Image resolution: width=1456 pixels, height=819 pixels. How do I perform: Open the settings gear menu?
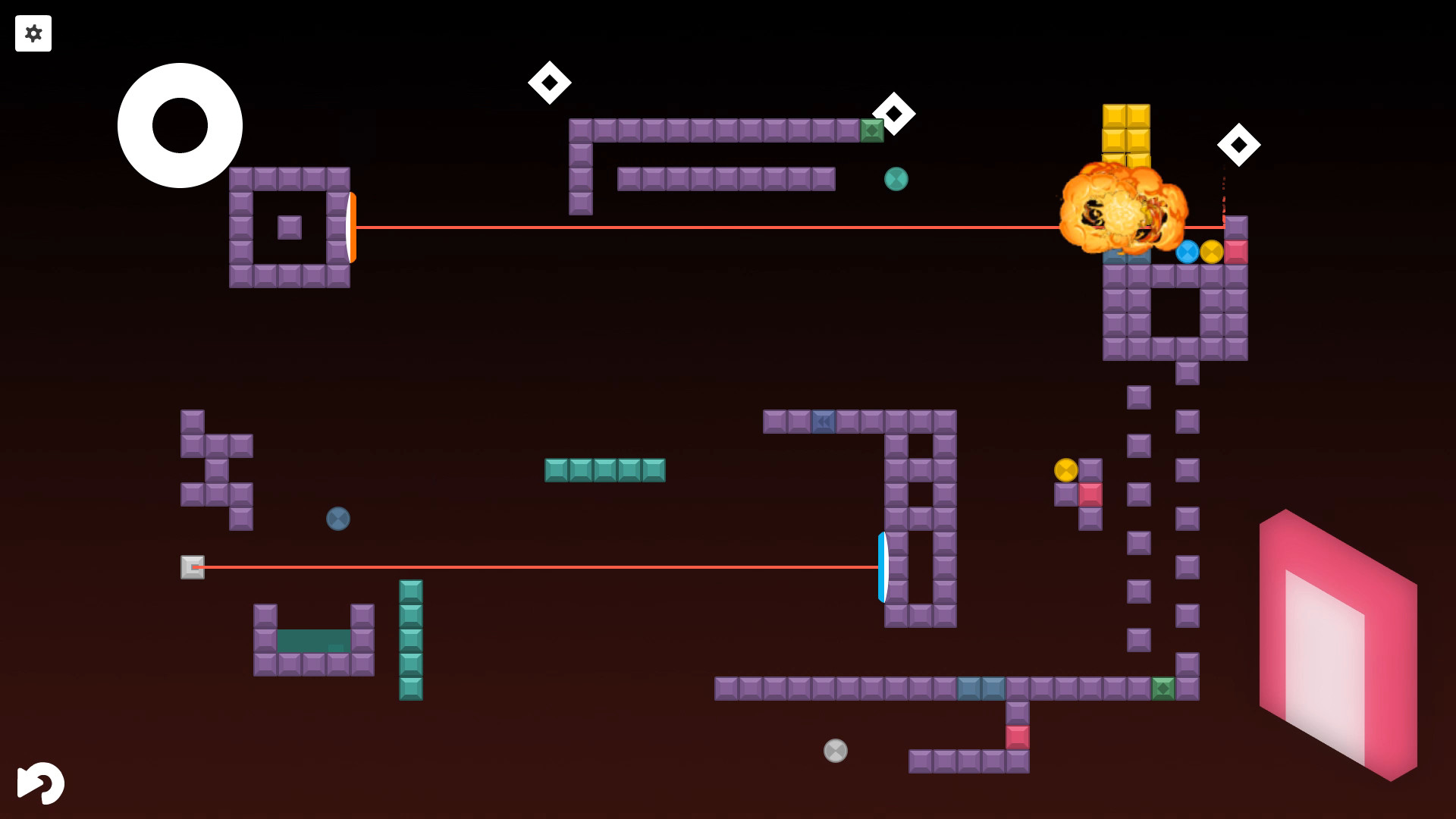[33, 33]
